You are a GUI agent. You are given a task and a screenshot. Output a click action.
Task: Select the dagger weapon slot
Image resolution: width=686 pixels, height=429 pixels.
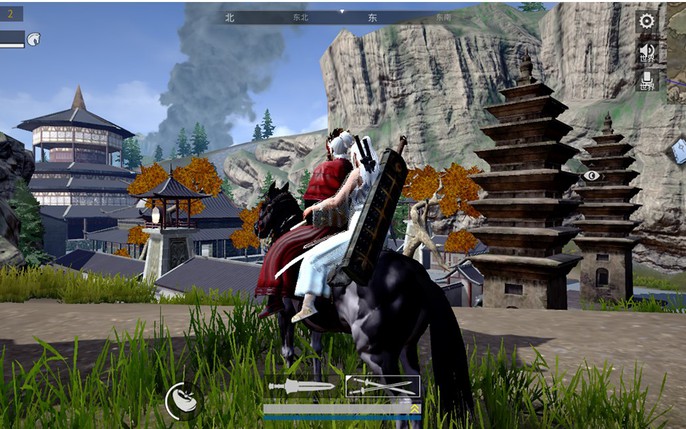tap(300, 386)
